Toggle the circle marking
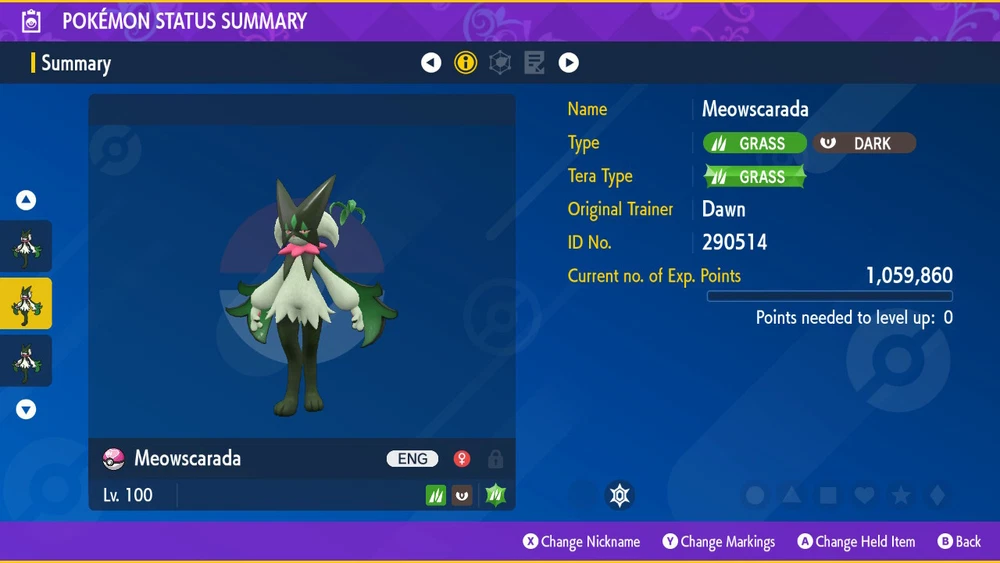This screenshot has width=1000, height=563. pos(756,495)
